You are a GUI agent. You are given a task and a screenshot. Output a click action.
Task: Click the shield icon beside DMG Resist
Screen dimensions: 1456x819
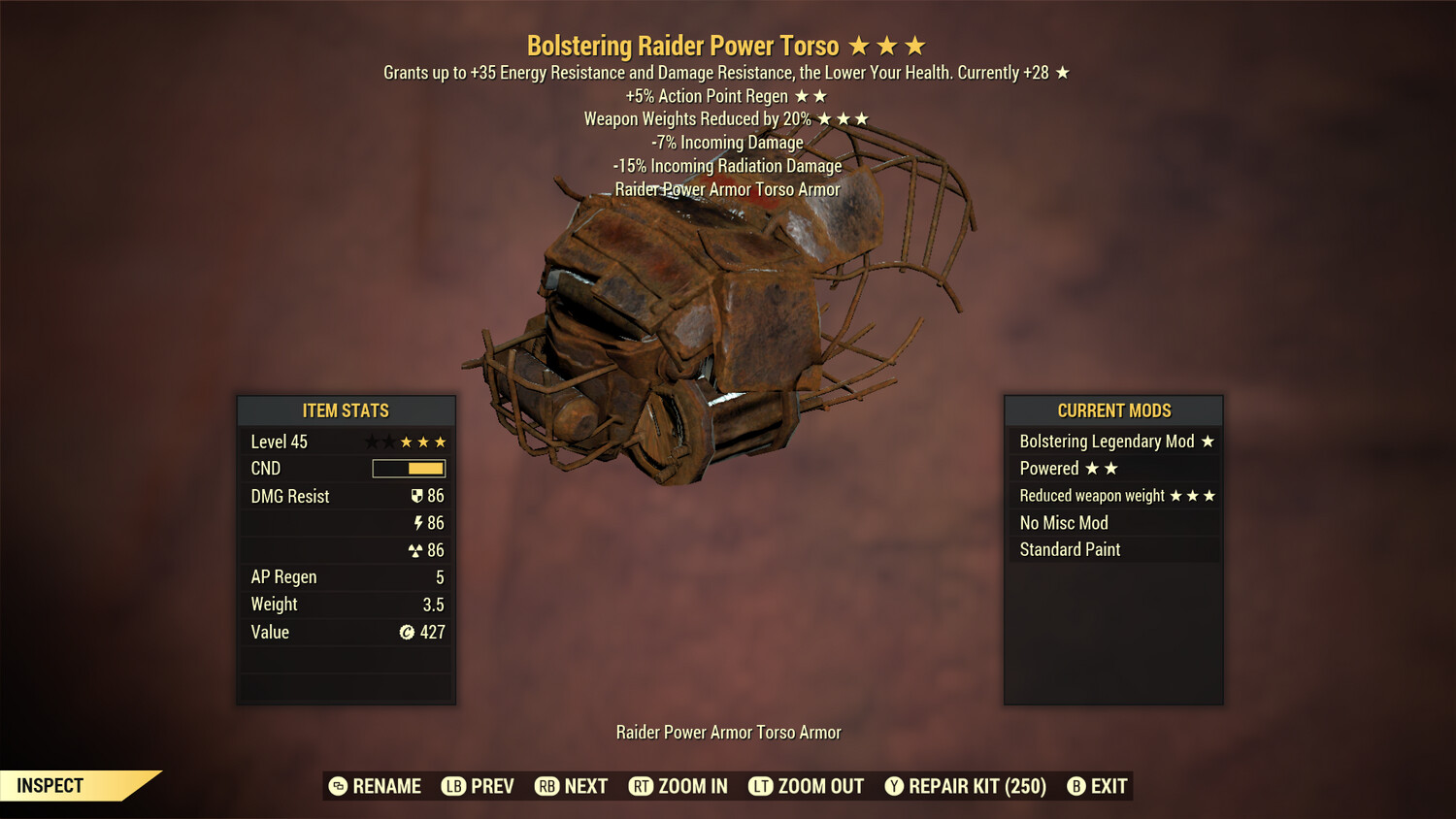tap(417, 495)
